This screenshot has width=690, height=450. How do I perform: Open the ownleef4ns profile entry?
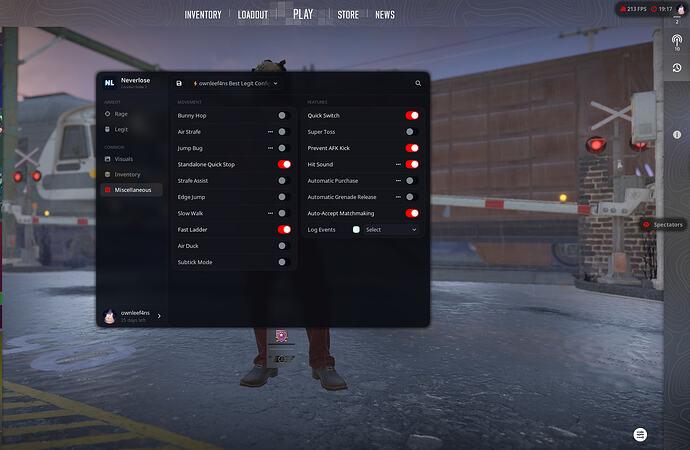click(133, 315)
